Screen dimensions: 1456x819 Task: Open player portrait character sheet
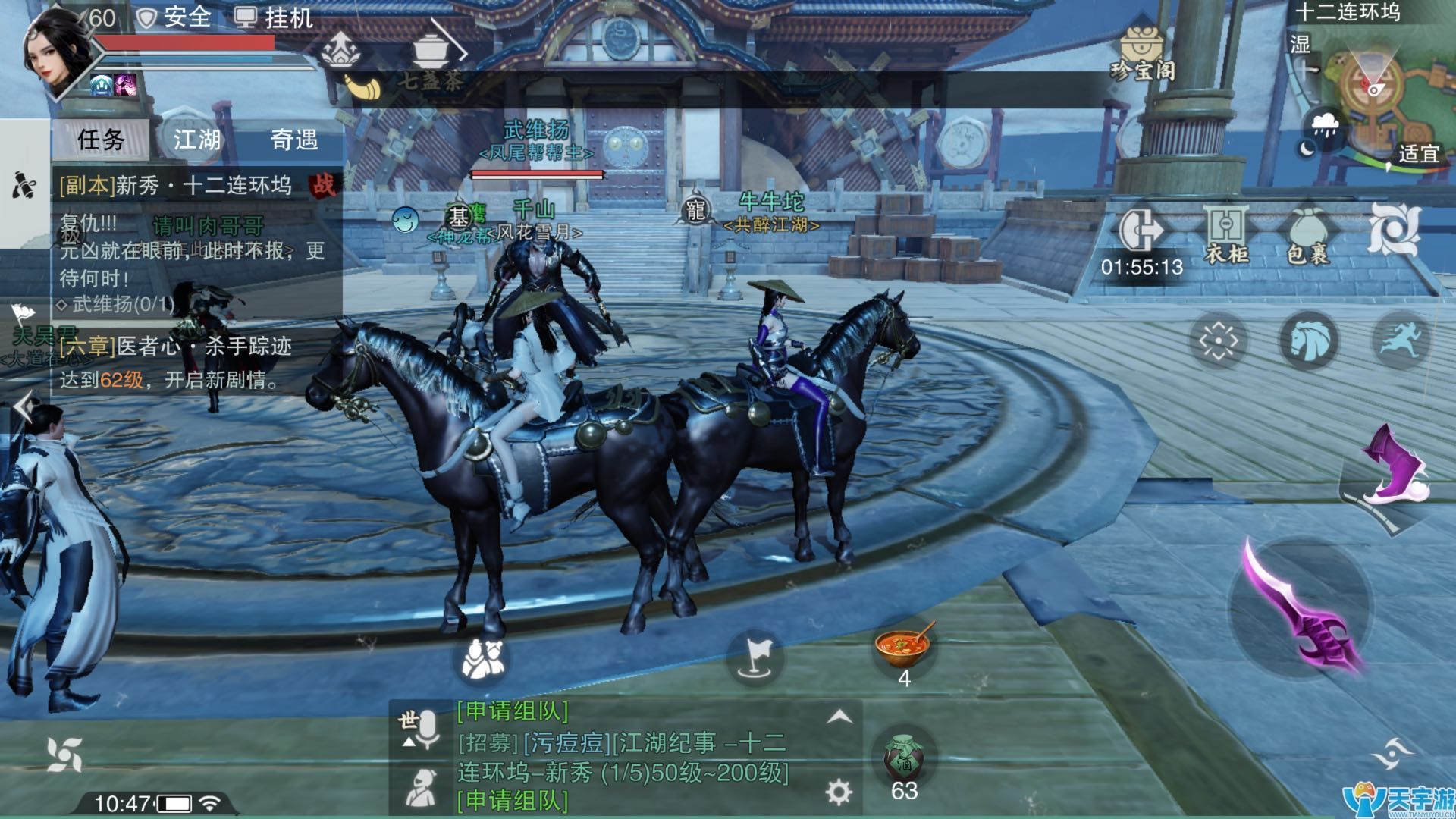[x=59, y=53]
